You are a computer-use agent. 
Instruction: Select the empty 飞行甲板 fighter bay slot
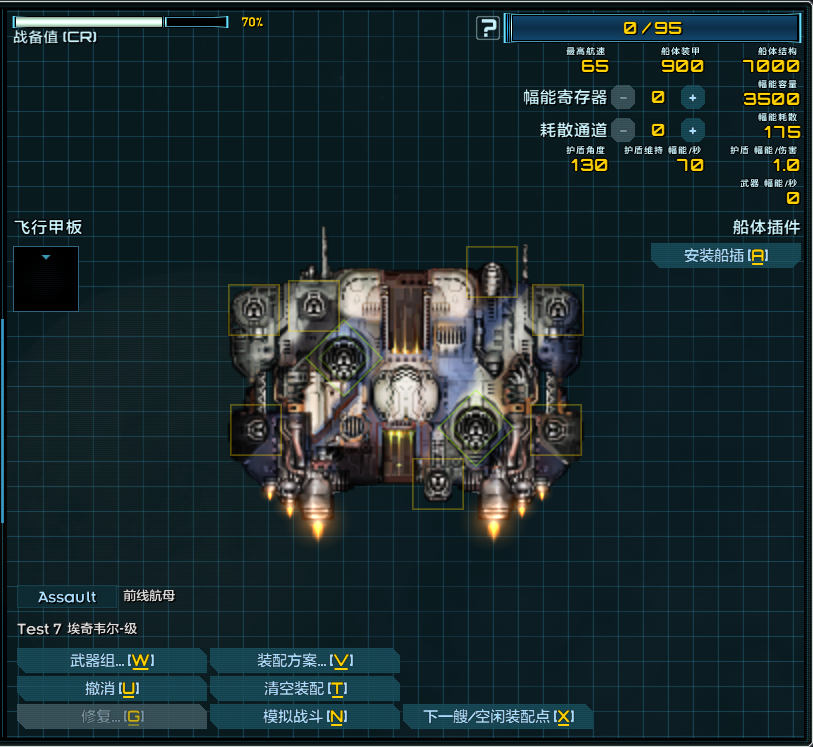(x=46, y=278)
